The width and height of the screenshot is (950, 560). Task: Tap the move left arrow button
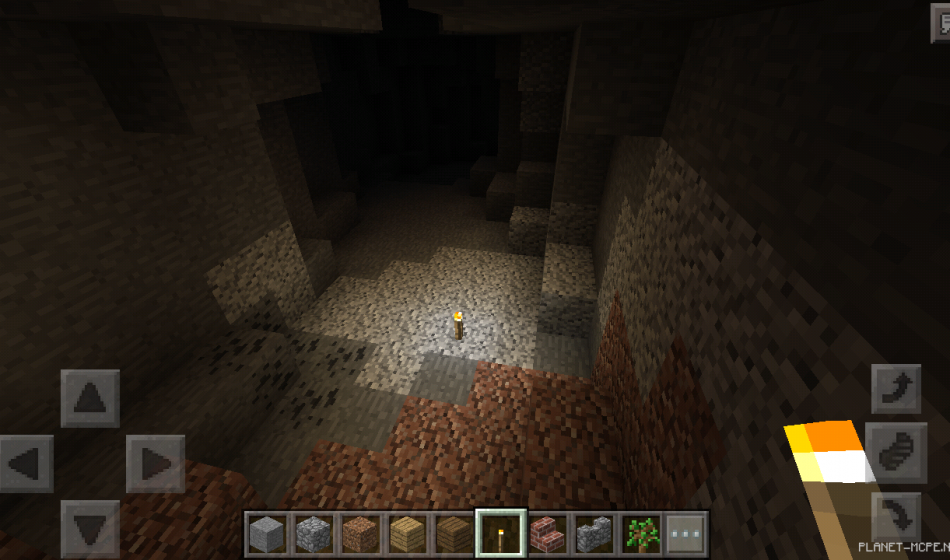[25, 464]
